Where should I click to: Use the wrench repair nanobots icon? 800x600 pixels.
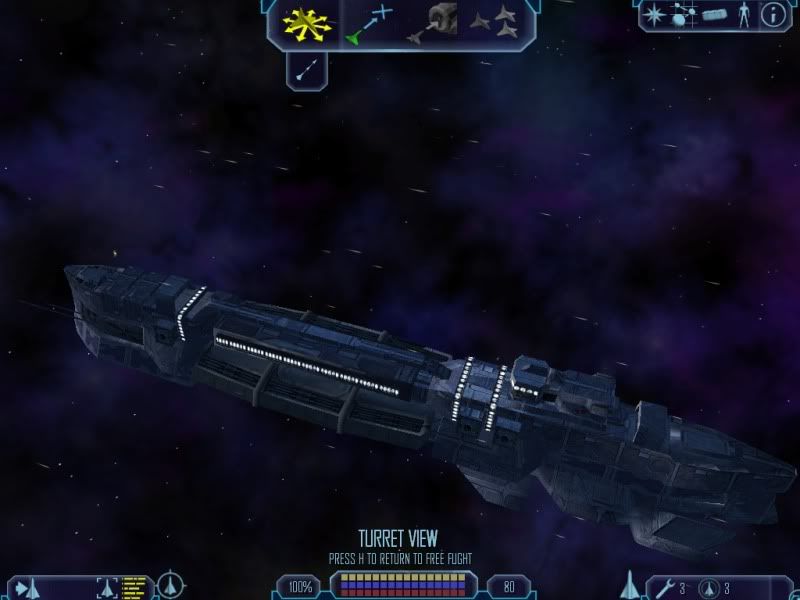point(663,586)
